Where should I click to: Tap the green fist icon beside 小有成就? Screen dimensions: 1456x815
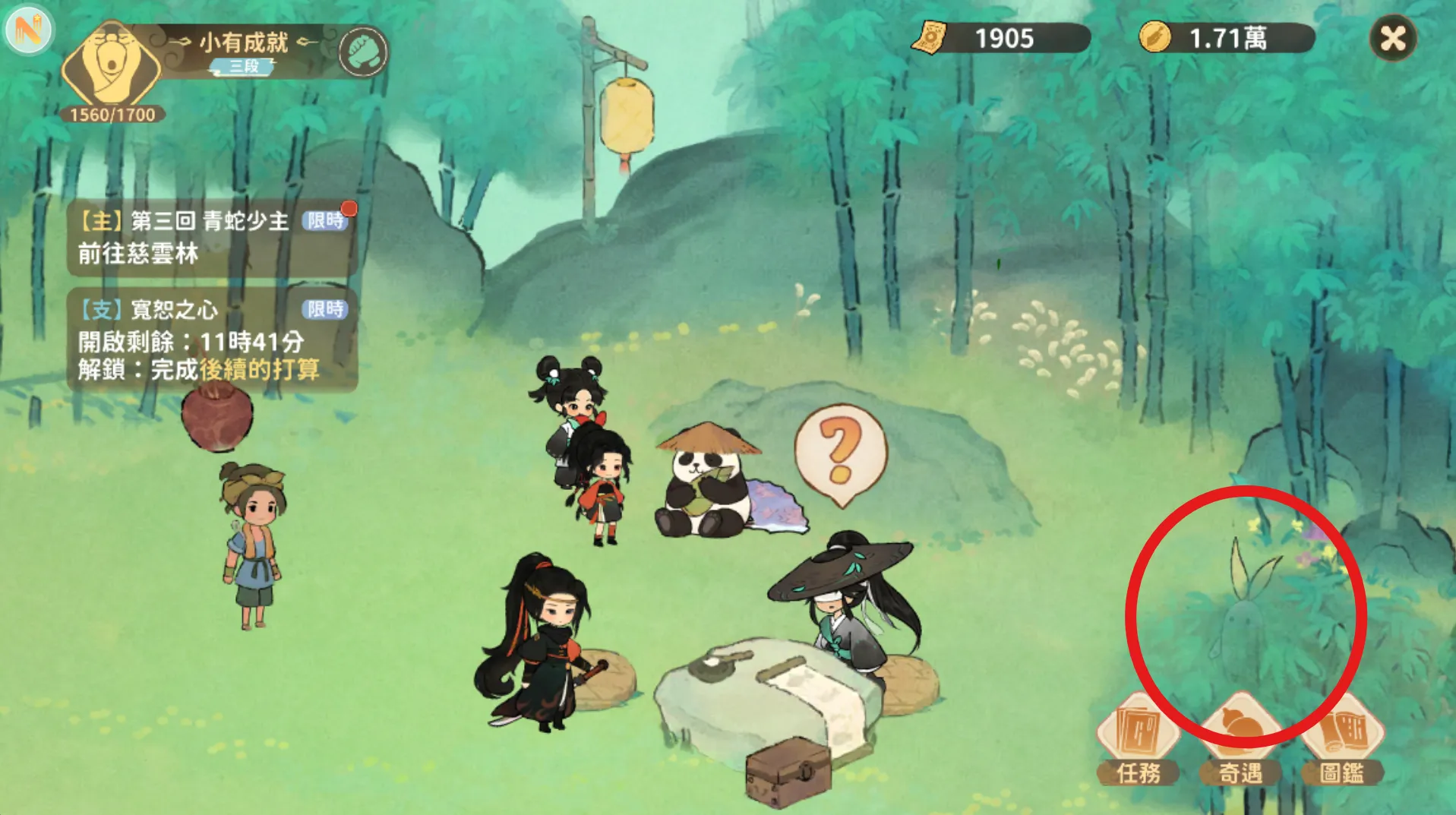363,52
